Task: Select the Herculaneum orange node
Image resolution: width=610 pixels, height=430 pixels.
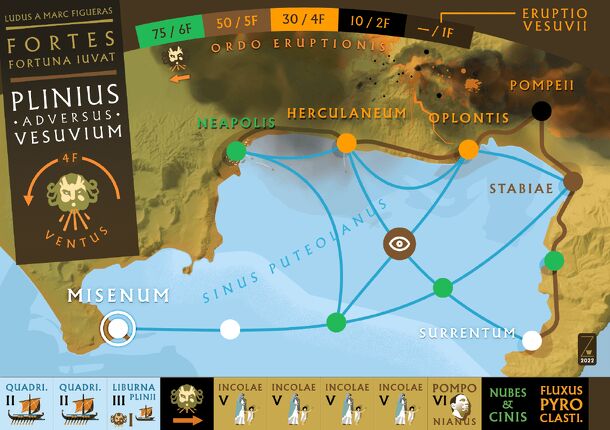Action: point(347,143)
